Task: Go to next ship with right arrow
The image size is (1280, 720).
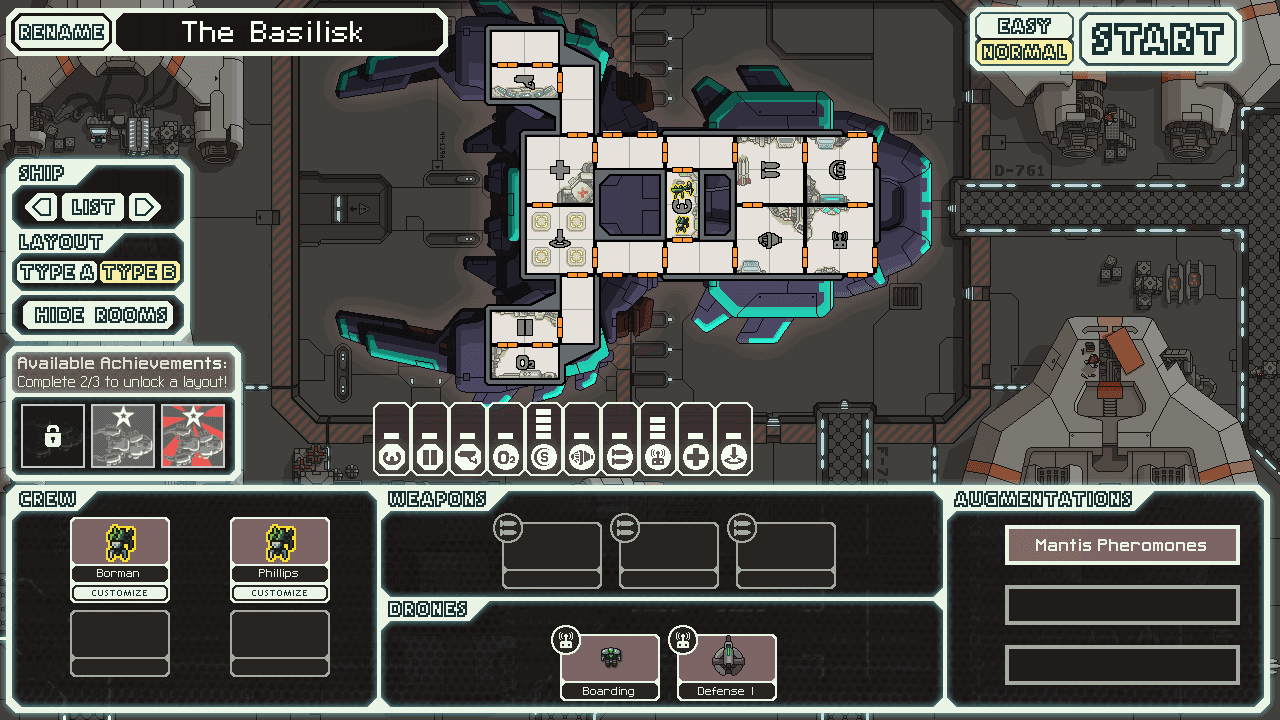Action: (145, 208)
